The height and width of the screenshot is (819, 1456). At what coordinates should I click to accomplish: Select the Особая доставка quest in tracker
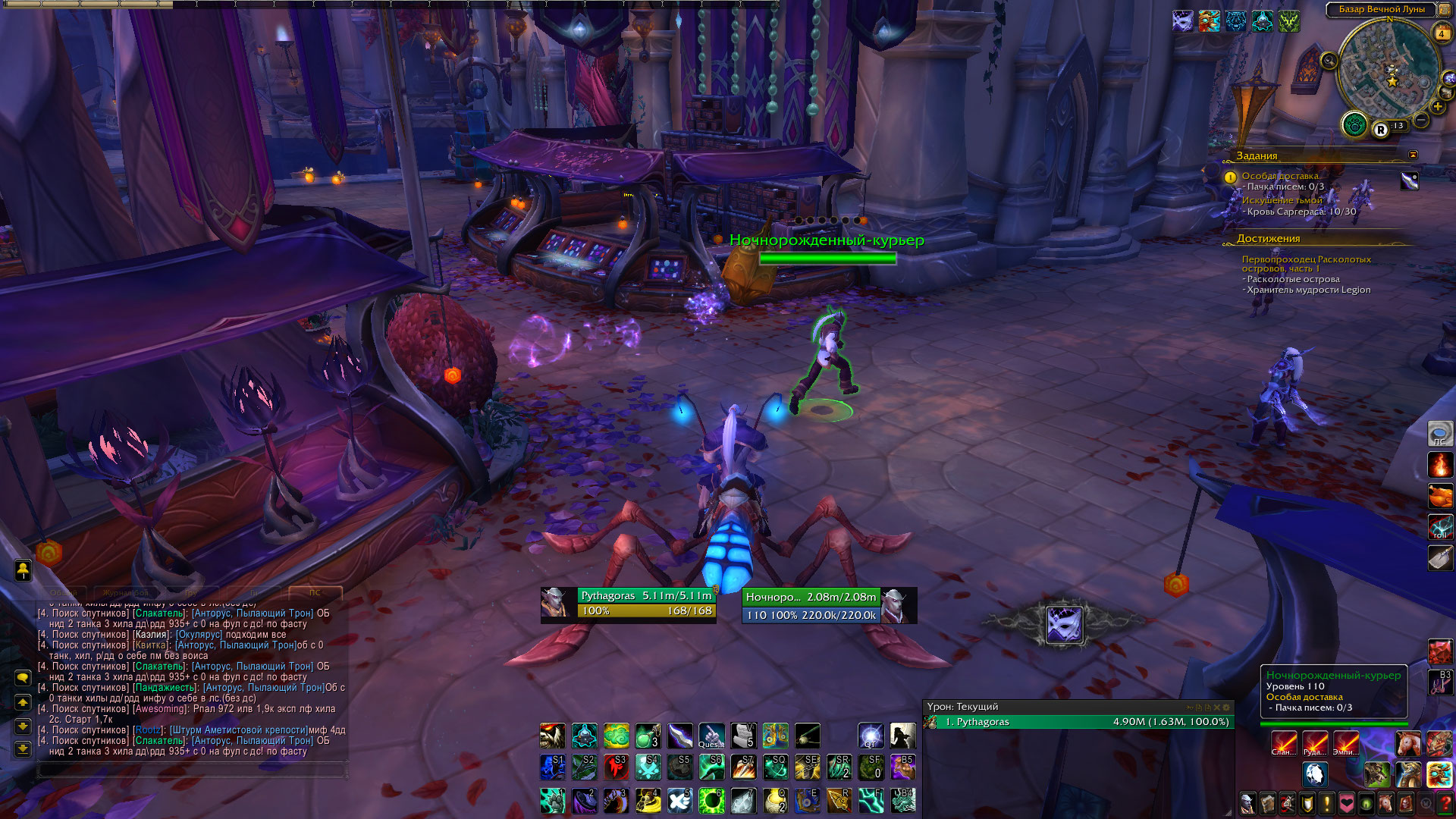pyautogui.click(x=1280, y=176)
